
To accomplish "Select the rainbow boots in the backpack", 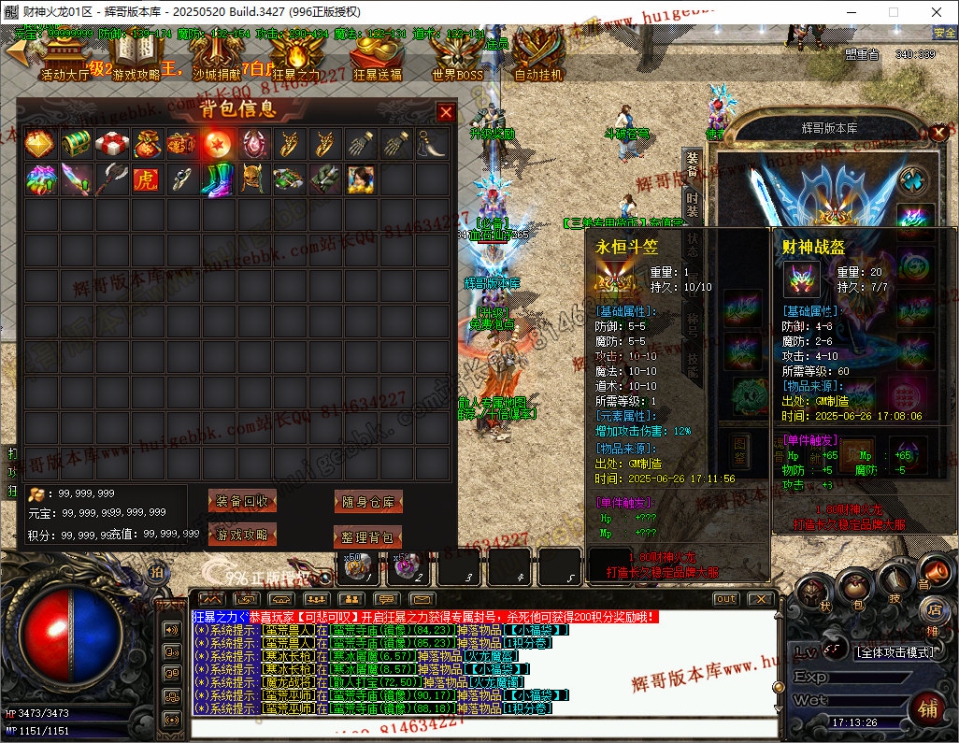I will (217, 180).
